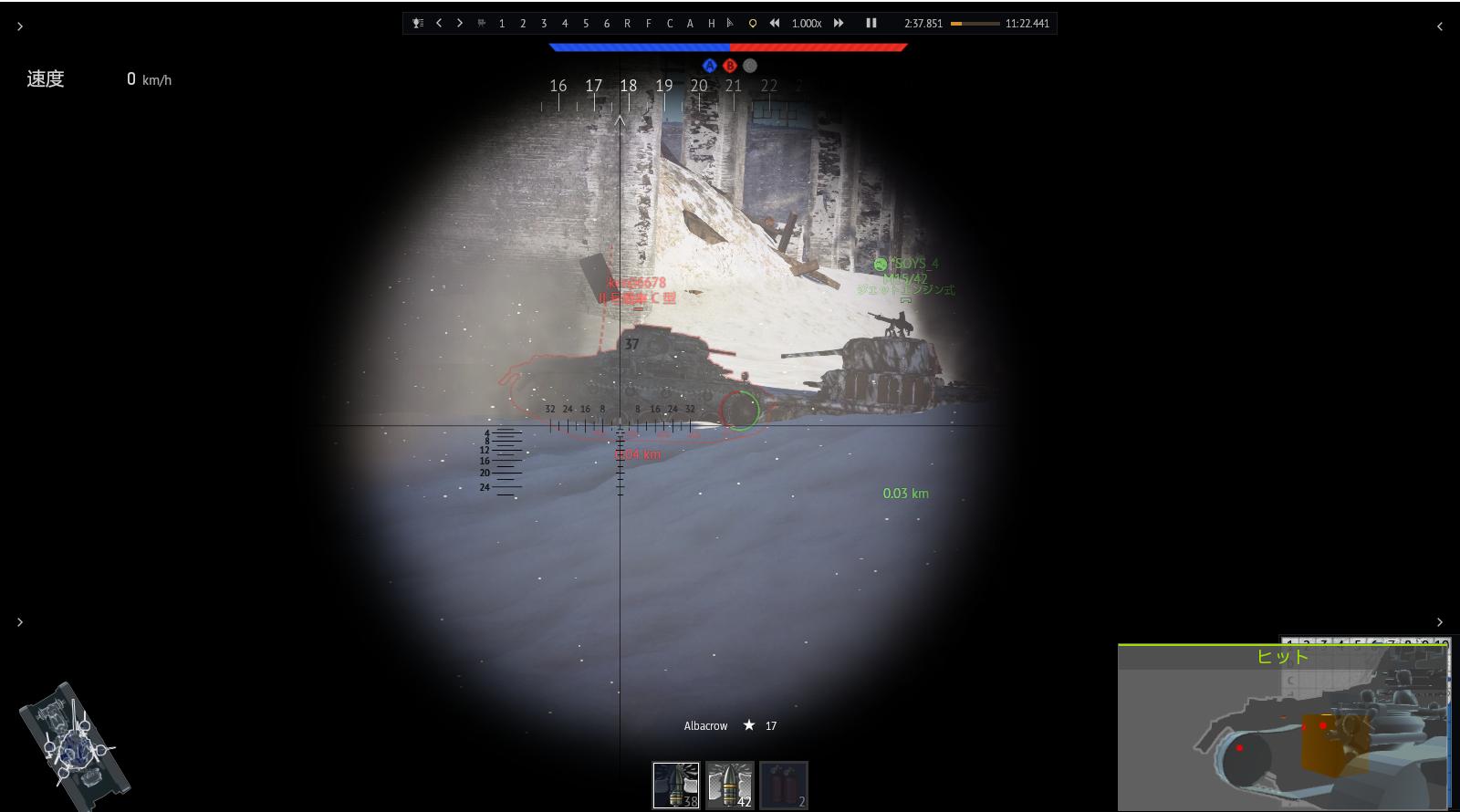Click the rewind icon on the replay bar
The height and width of the screenshot is (812, 1460).
click(x=775, y=22)
